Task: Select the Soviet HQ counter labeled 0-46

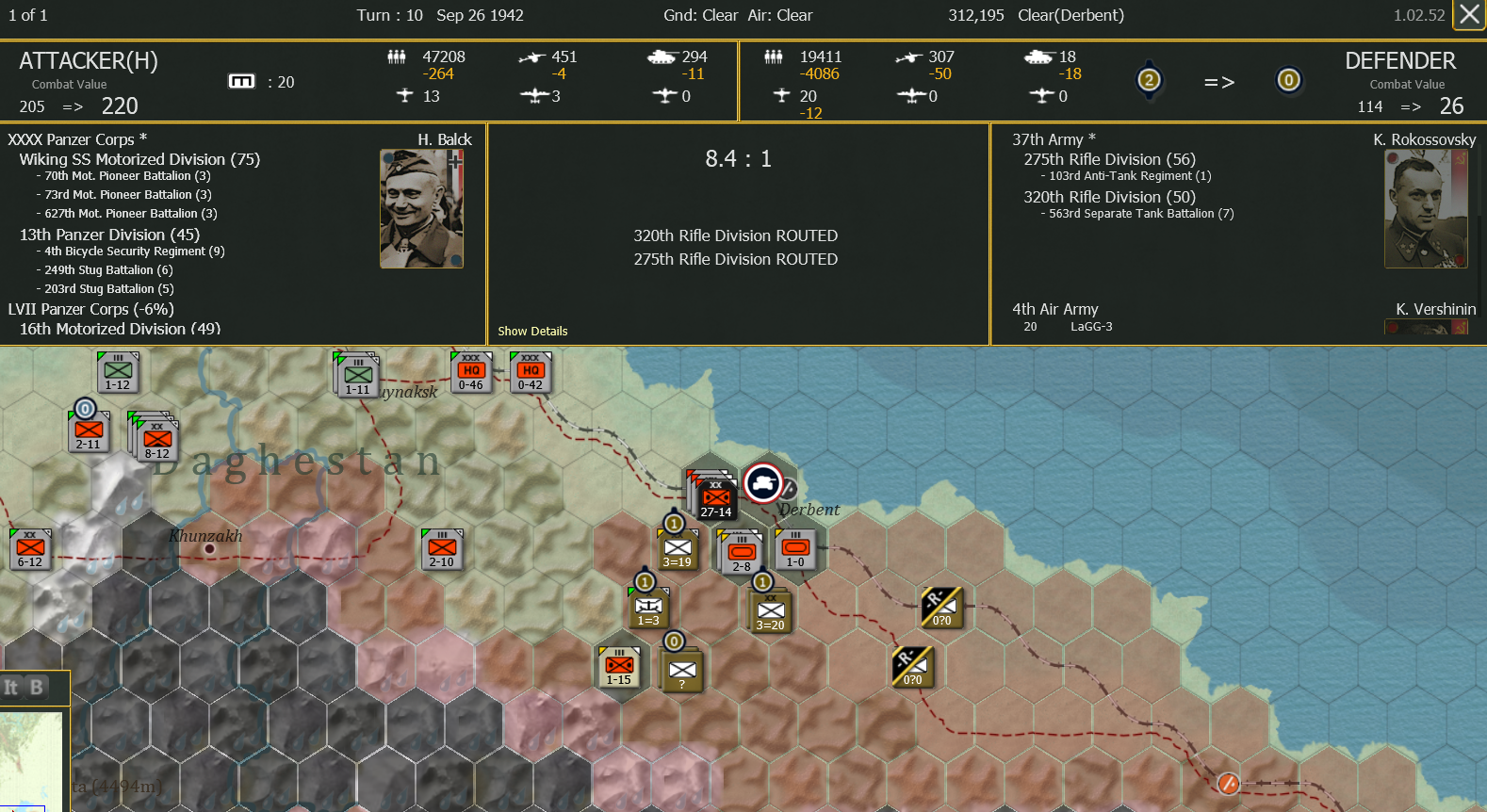Action: coord(471,371)
